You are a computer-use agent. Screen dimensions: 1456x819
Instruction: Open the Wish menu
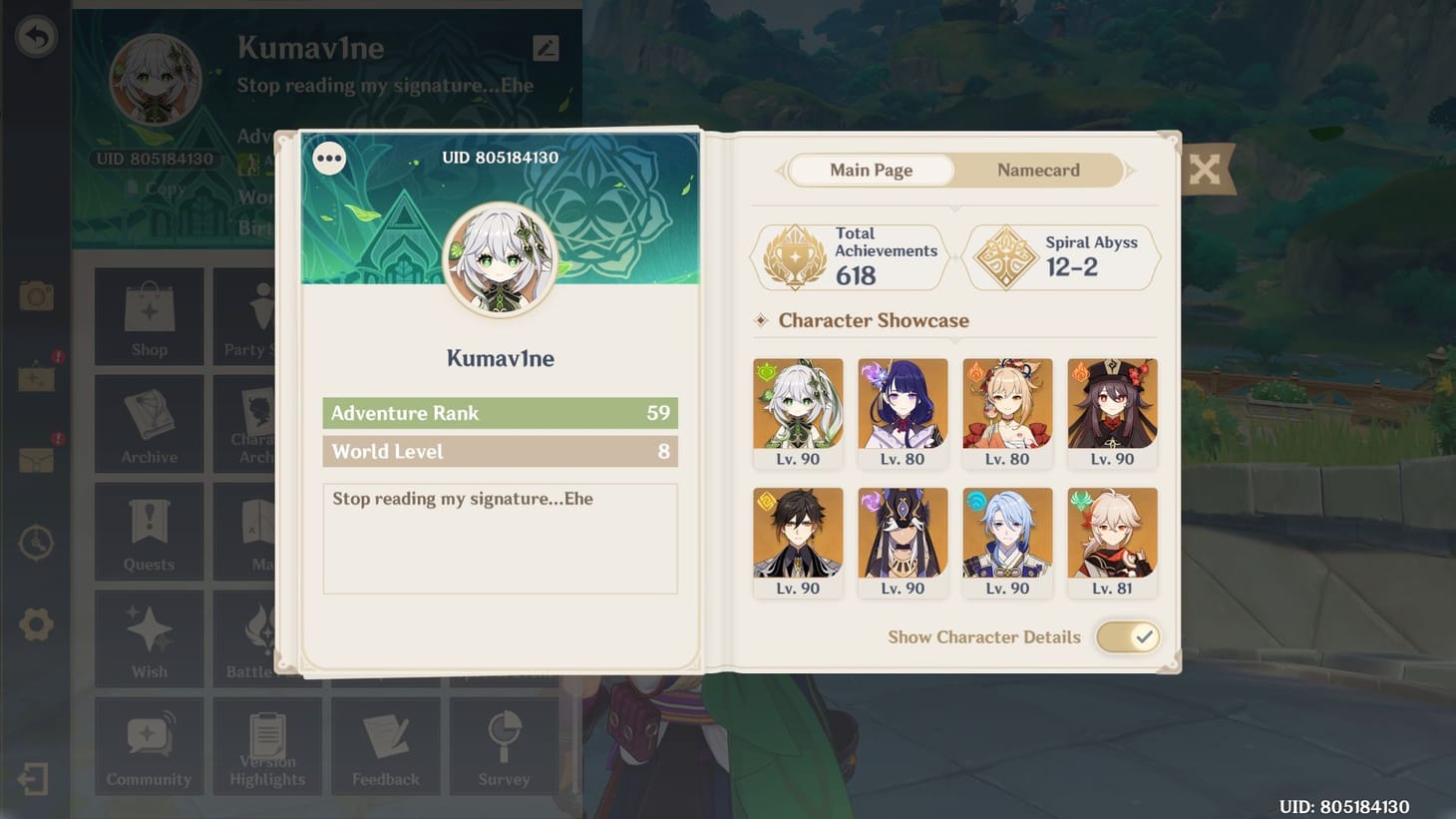tap(148, 638)
